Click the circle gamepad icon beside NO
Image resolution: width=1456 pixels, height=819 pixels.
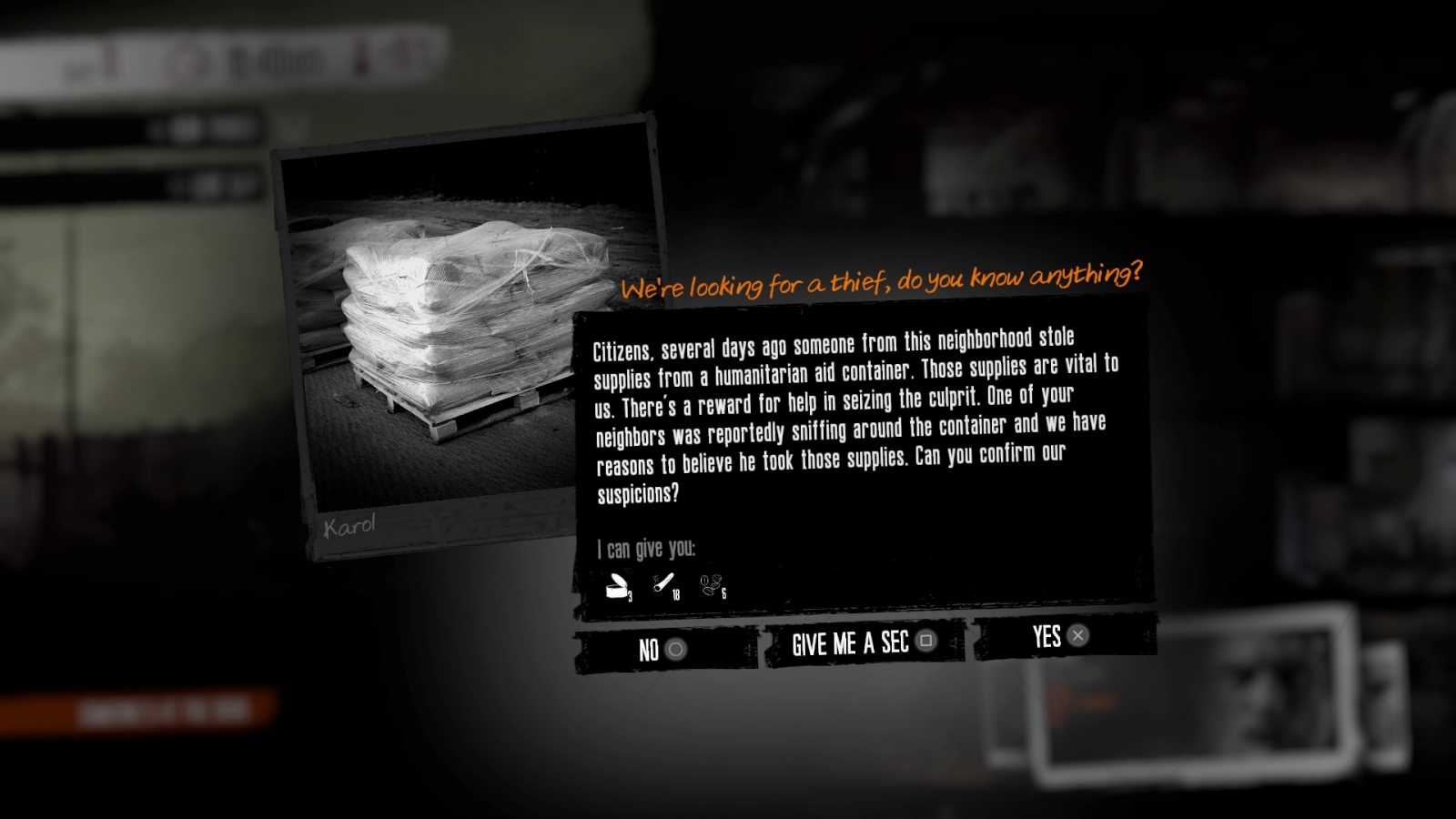click(x=675, y=649)
